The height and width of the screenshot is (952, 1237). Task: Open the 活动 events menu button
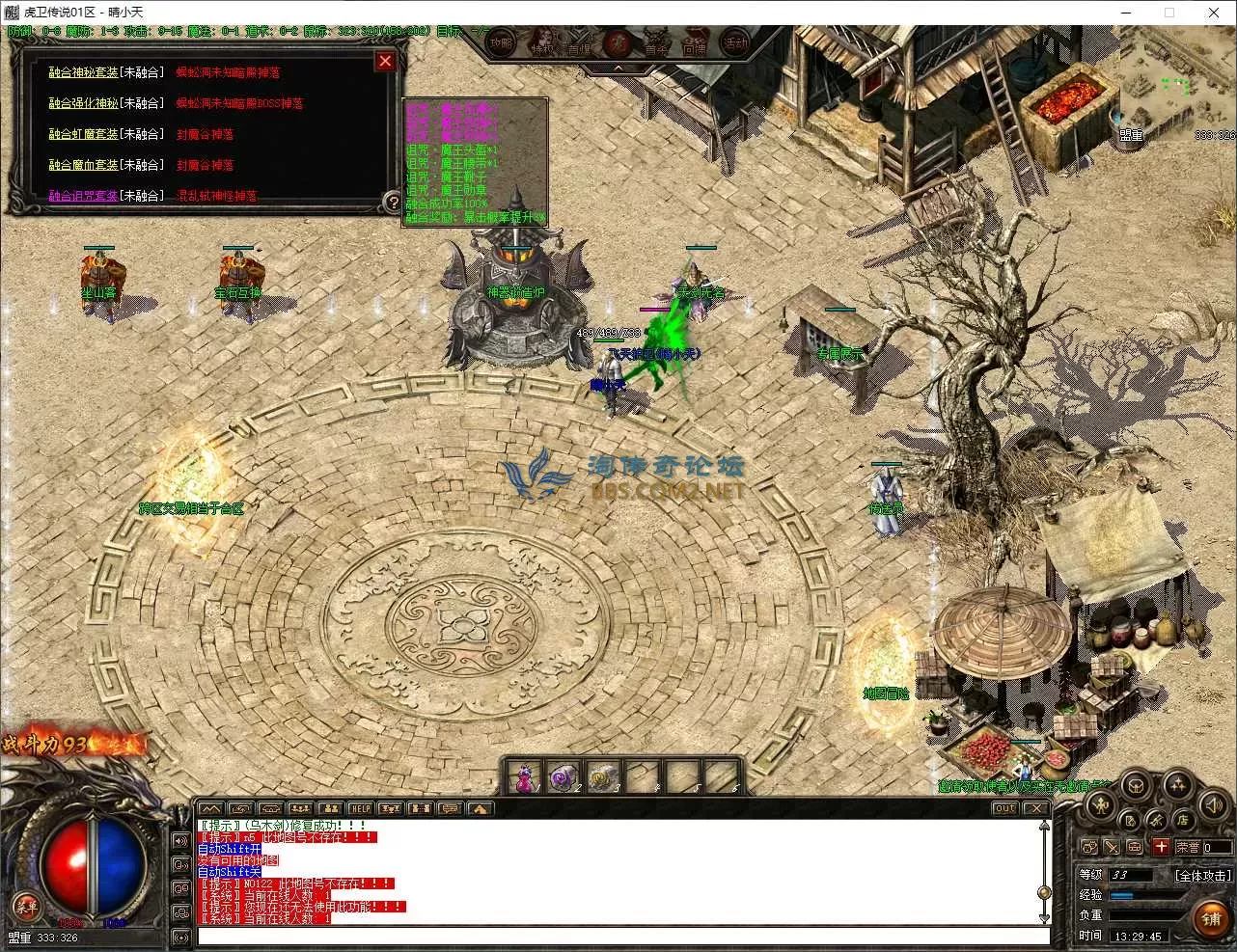click(736, 43)
